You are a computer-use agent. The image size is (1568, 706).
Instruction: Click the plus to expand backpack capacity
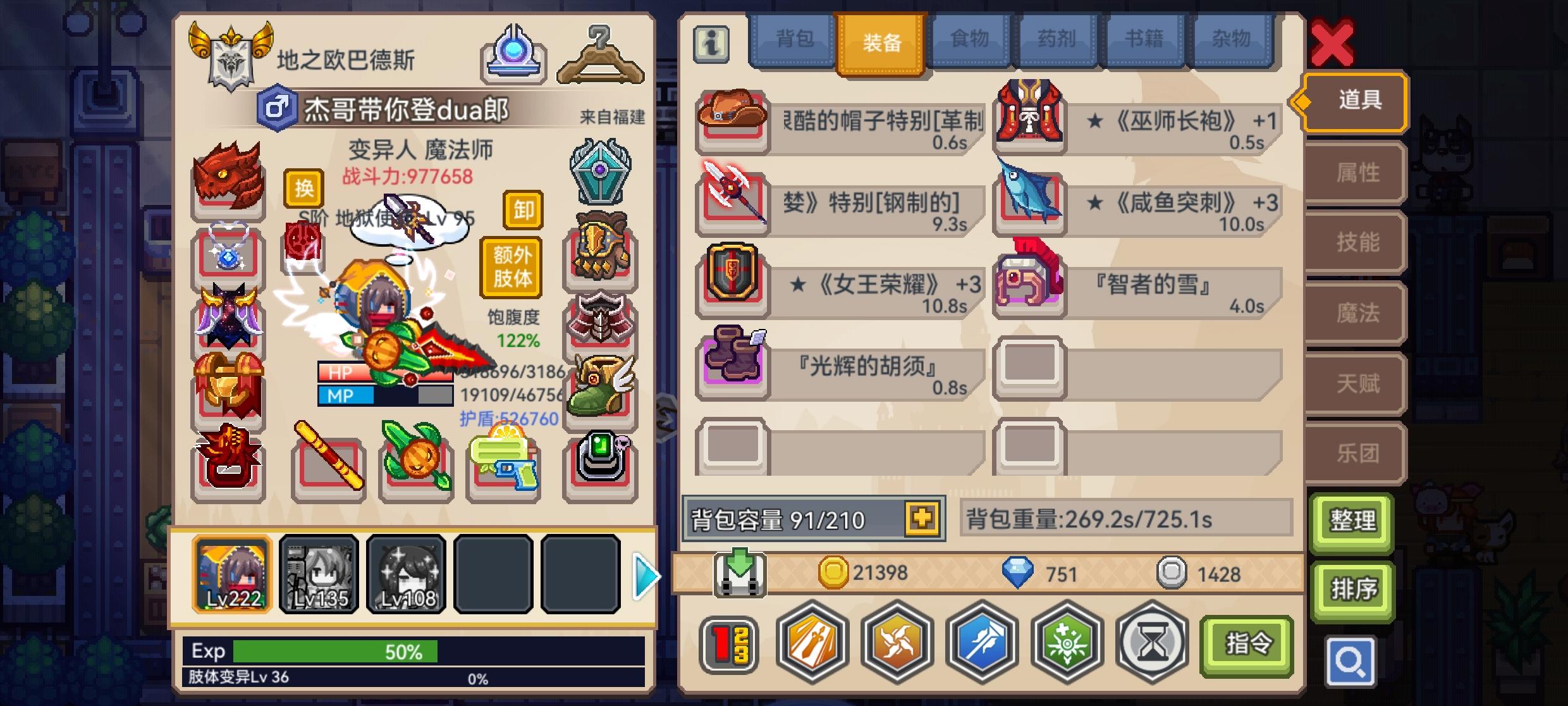tap(923, 517)
